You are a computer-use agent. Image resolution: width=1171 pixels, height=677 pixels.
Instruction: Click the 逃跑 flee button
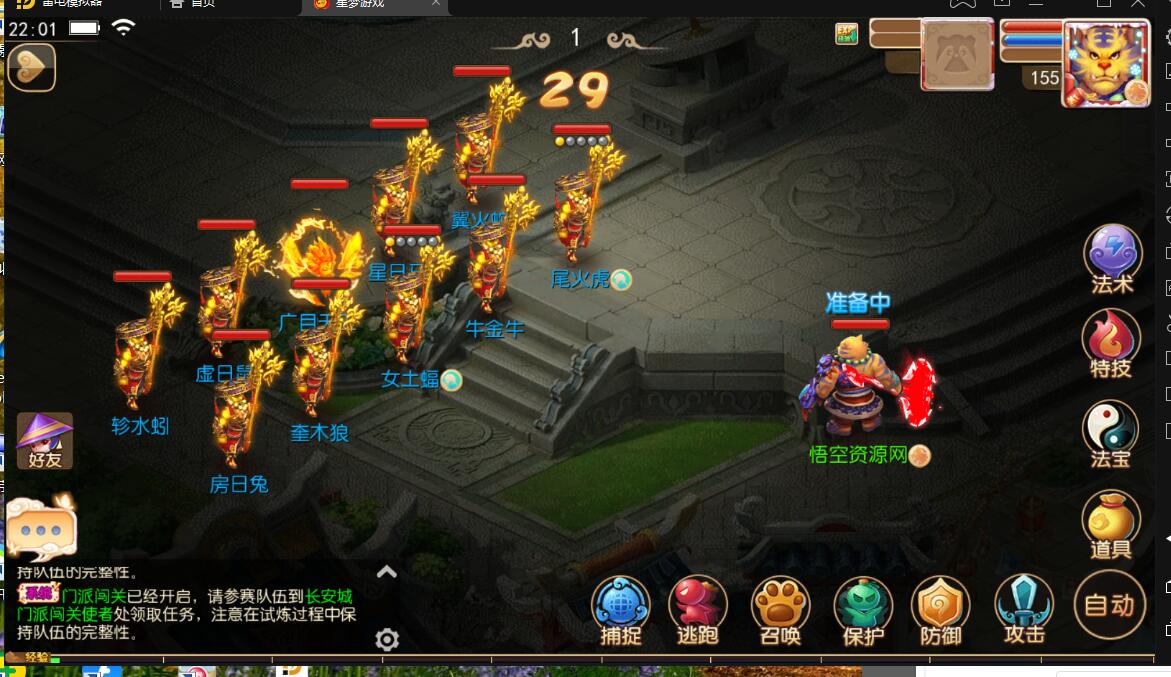tap(698, 607)
